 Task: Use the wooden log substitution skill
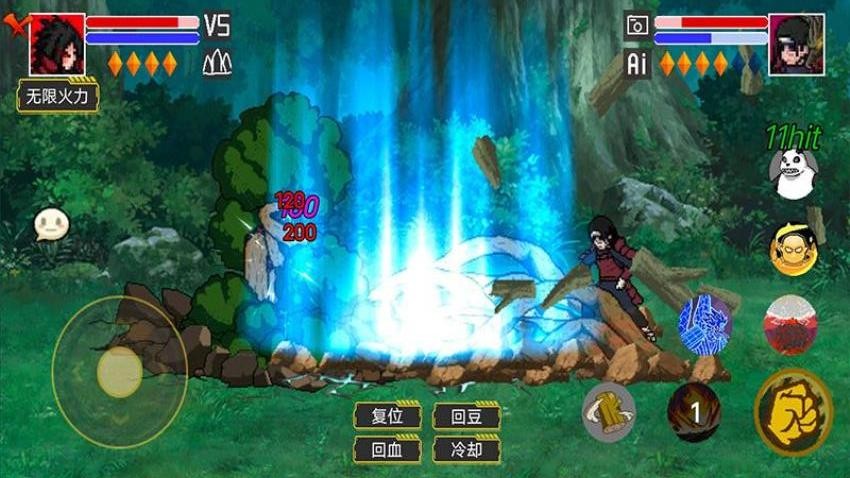pos(609,410)
